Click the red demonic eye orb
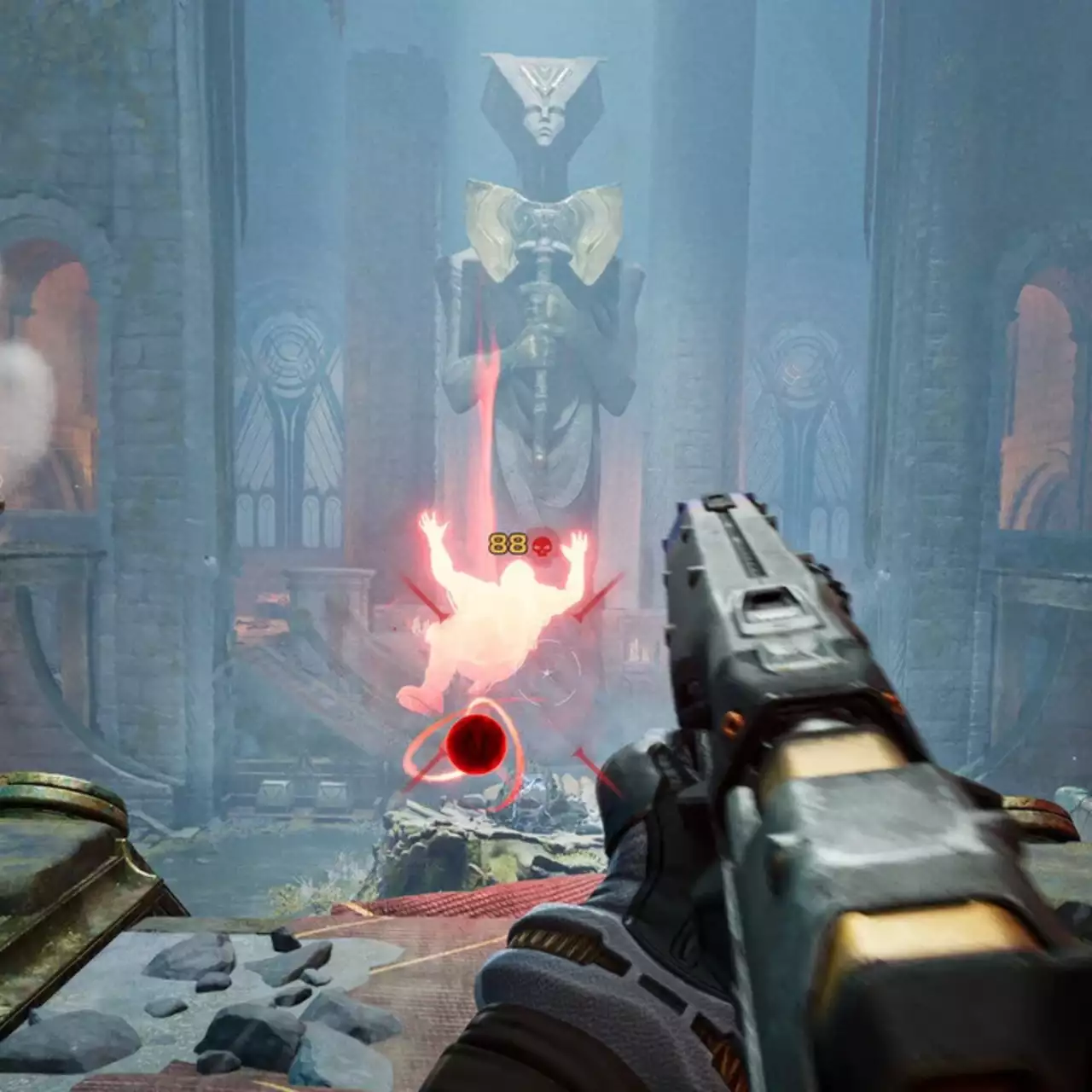 pos(478,744)
